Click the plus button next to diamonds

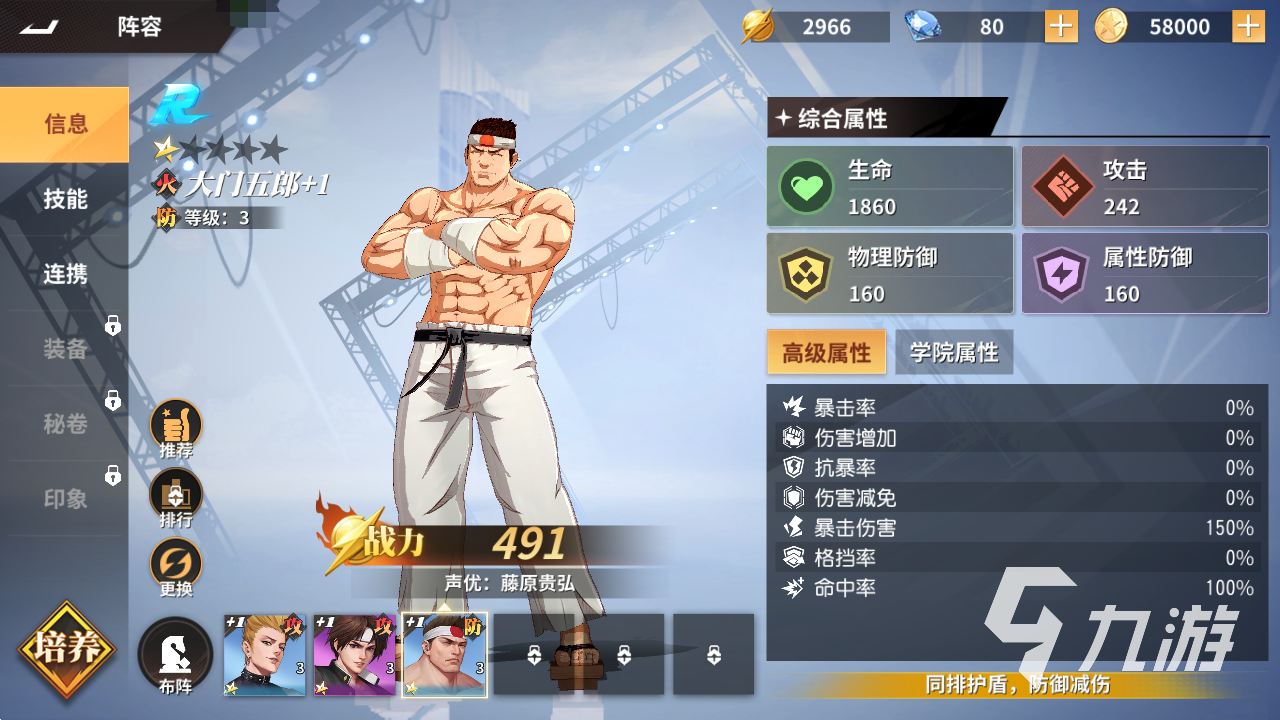(x=1060, y=27)
